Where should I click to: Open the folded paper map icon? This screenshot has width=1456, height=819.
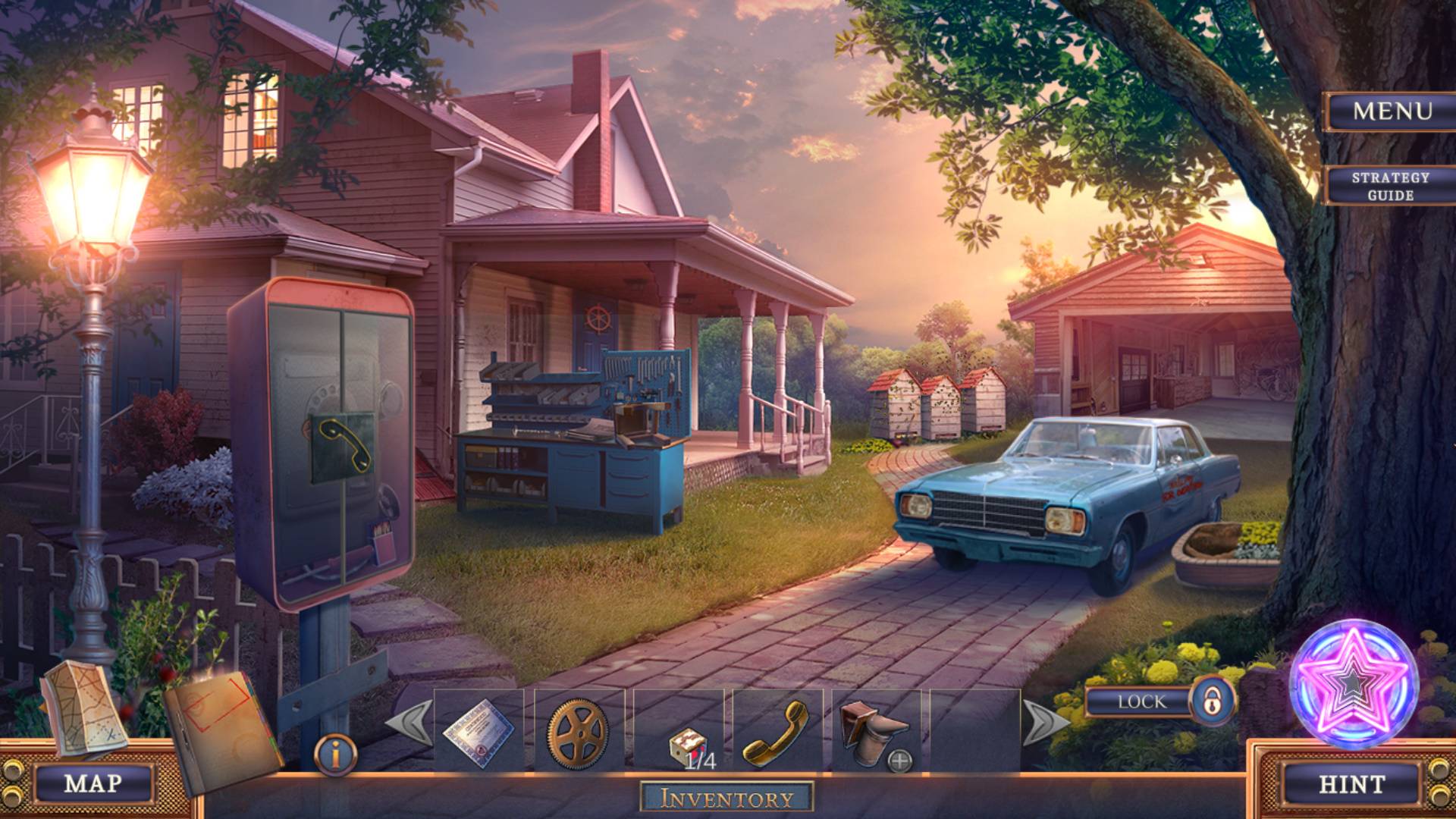80,708
